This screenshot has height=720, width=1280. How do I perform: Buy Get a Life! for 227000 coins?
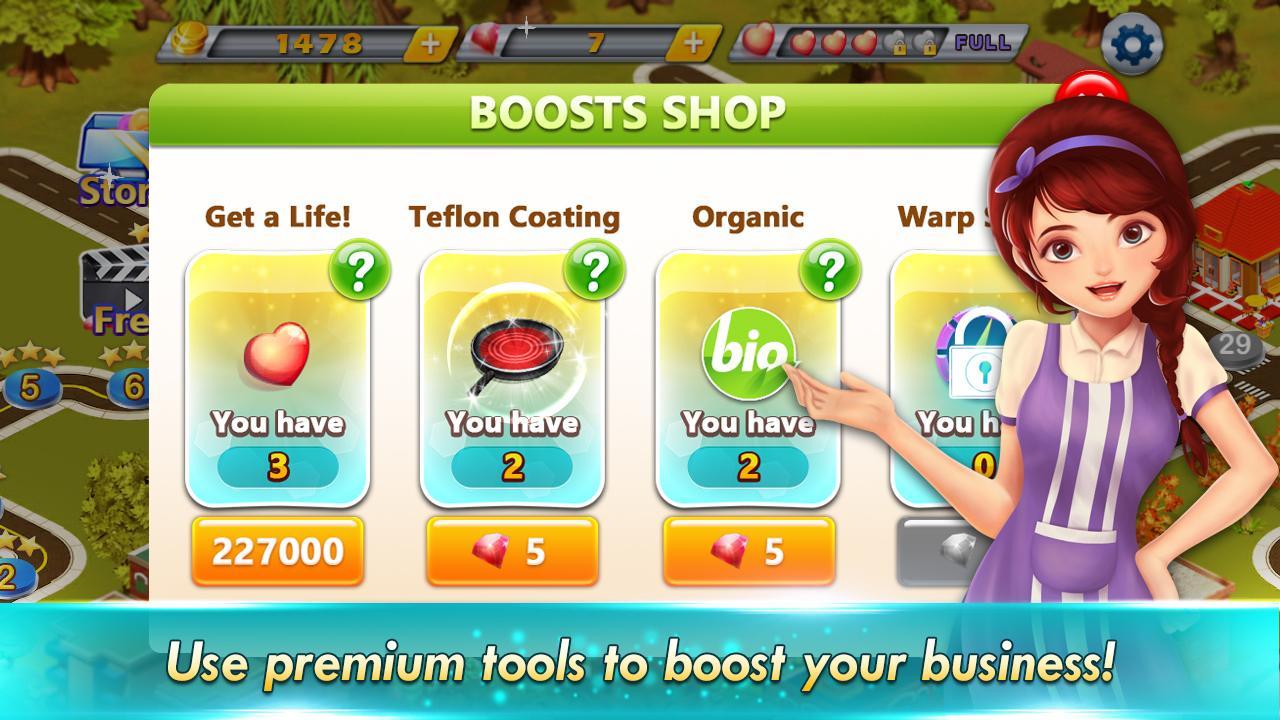tap(277, 549)
